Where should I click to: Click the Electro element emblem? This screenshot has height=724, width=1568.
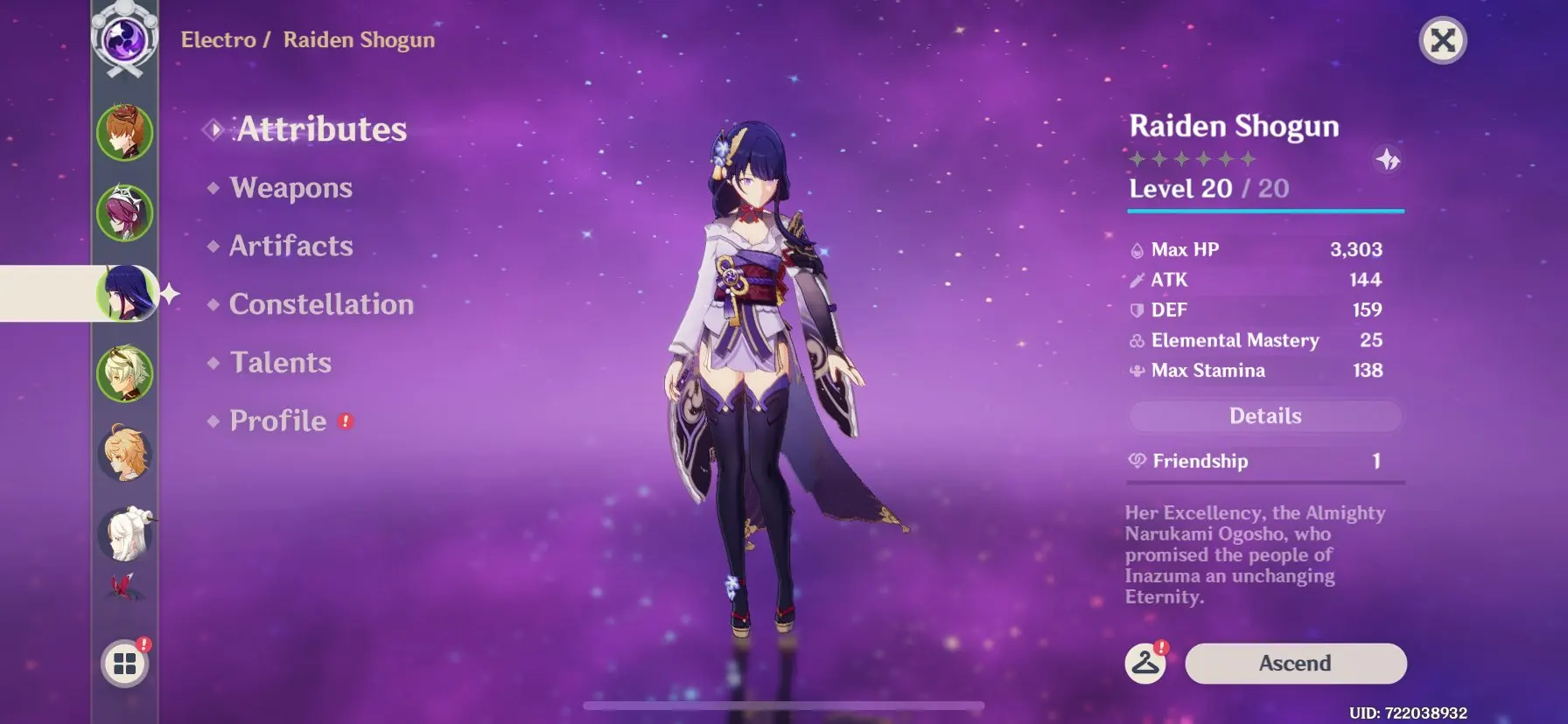pos(125,39)
